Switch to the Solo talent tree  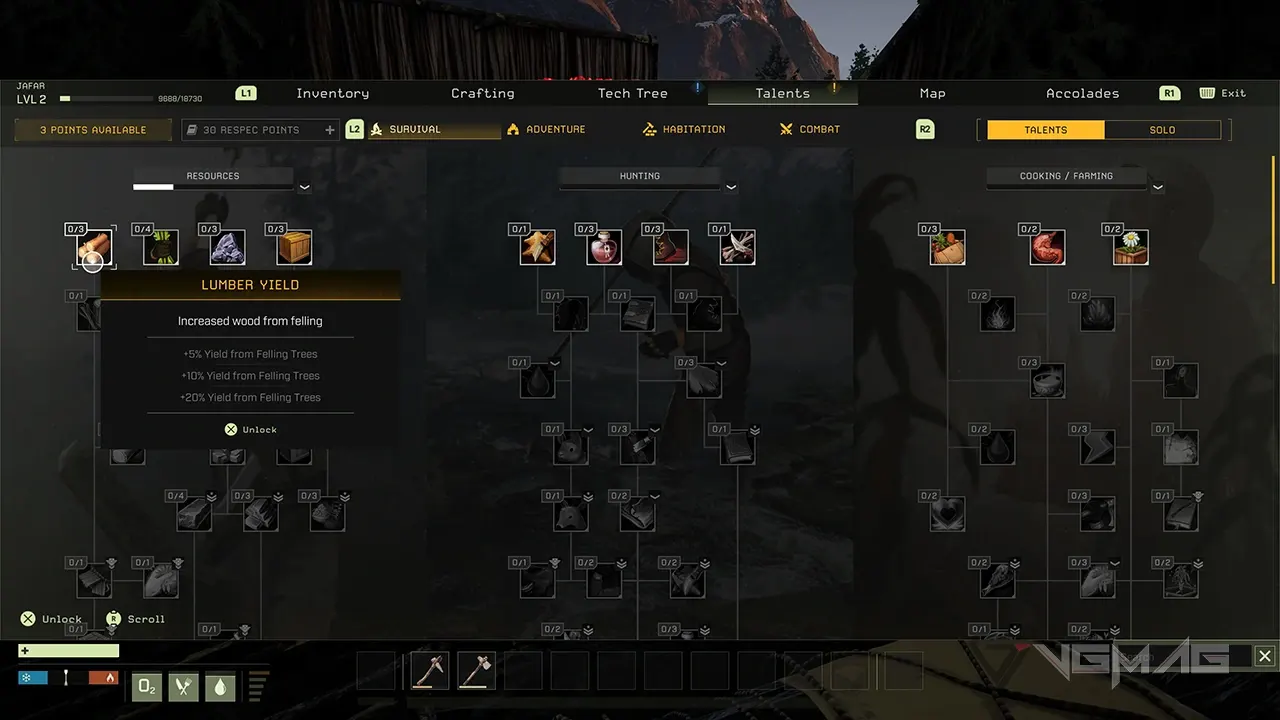(x=1162, y=130)
